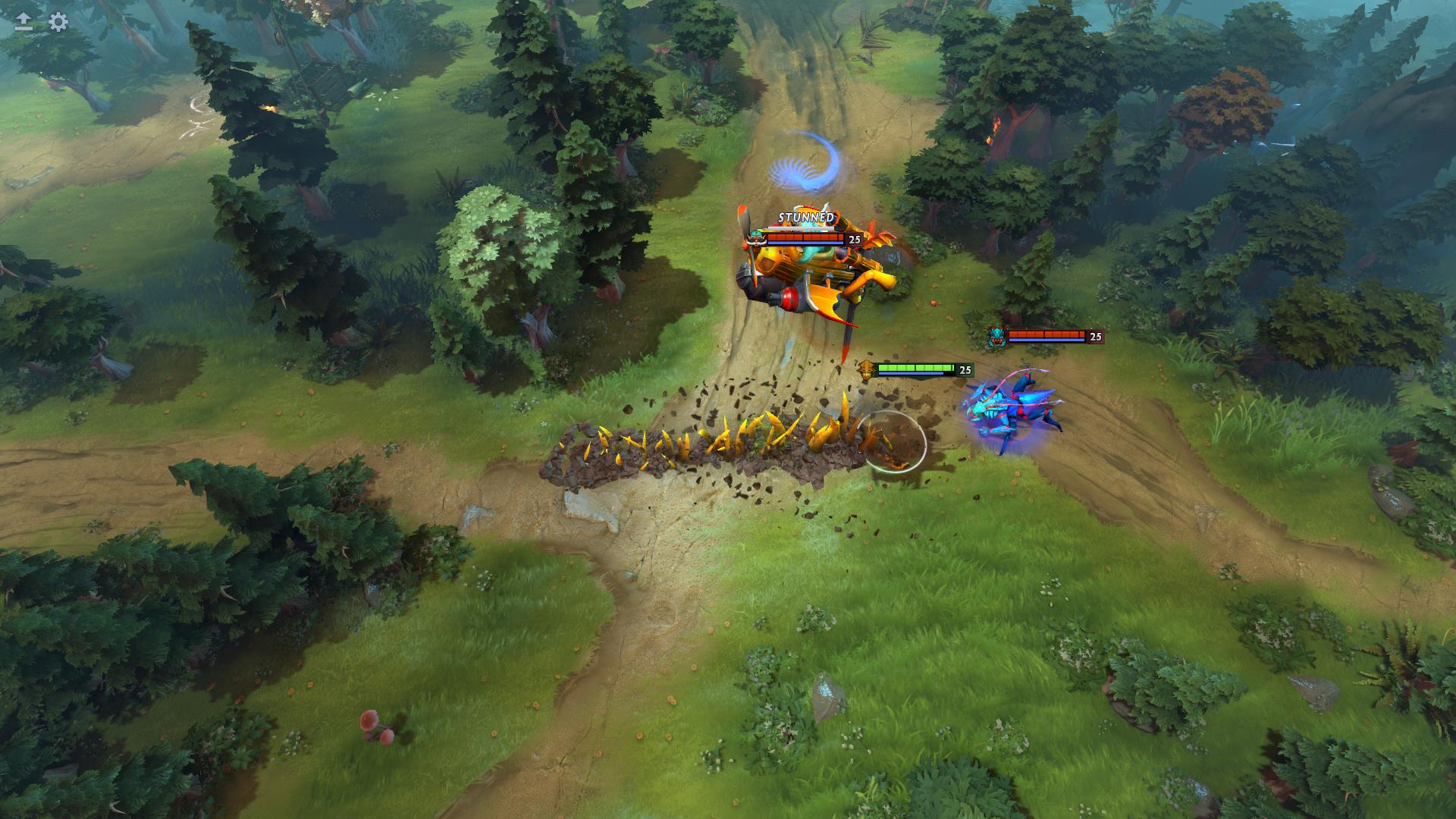Click the upload progress bar under the arrow icon

pyautogui.click(x=23, y=28)
